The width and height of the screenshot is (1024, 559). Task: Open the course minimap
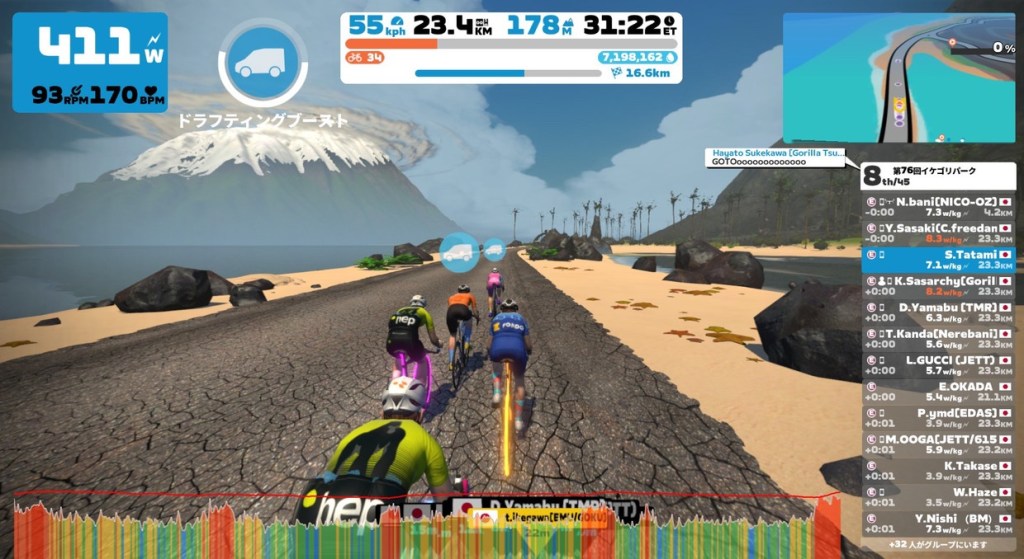pos(899,78)
